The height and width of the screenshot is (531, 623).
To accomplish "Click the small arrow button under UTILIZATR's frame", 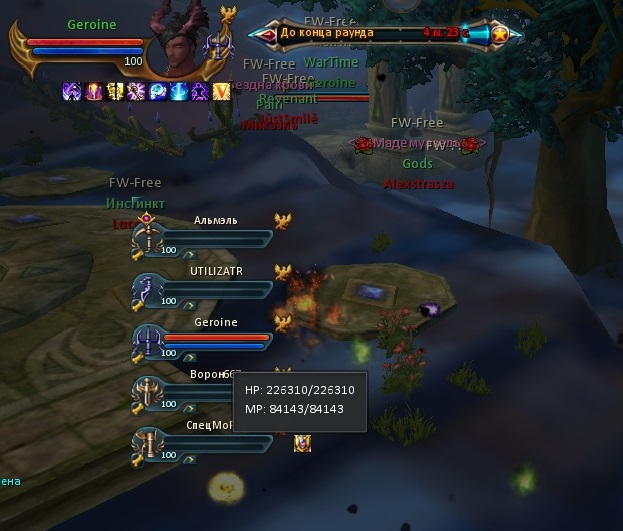I will tap(188, 305).
